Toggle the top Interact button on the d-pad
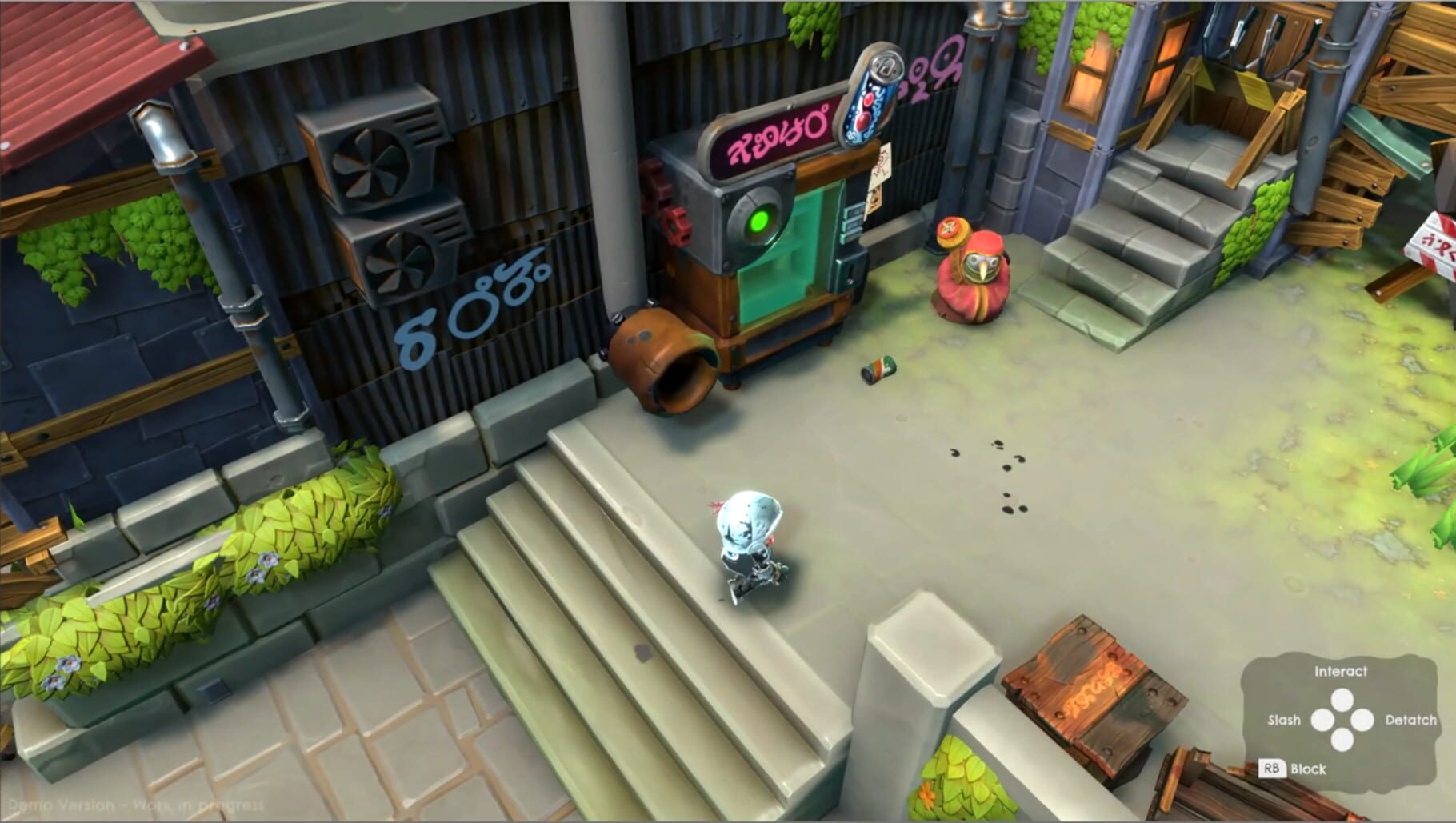The image size is (1456, 823). [1343, 701]
